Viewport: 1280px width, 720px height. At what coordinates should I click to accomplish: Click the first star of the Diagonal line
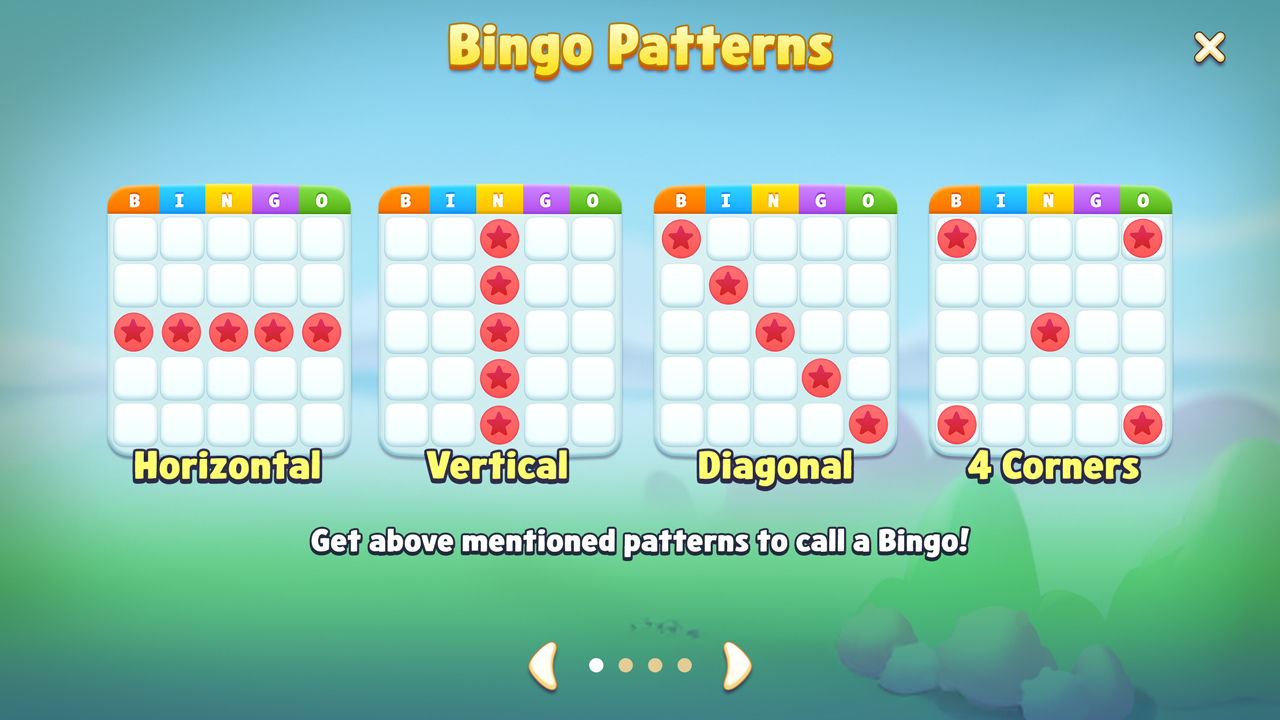click(x=682, y=238)
